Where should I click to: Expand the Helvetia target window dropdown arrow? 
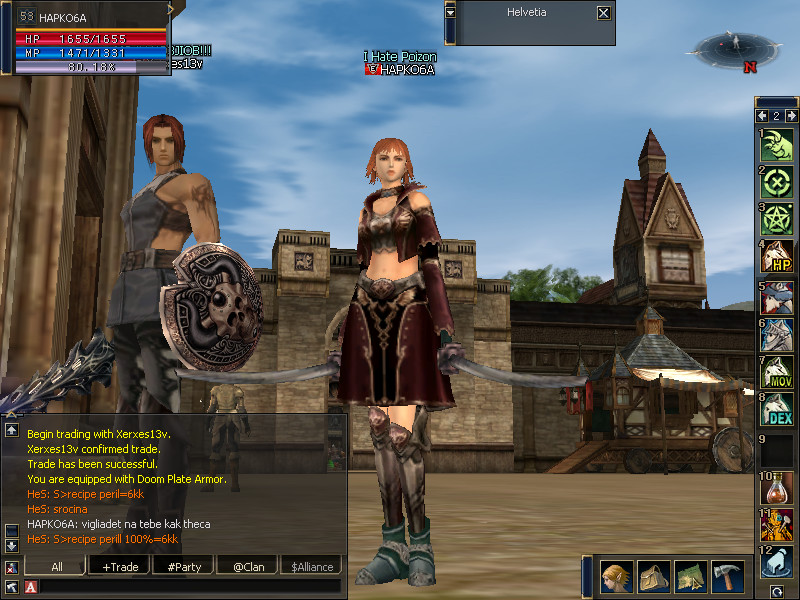tap(451, 12)
